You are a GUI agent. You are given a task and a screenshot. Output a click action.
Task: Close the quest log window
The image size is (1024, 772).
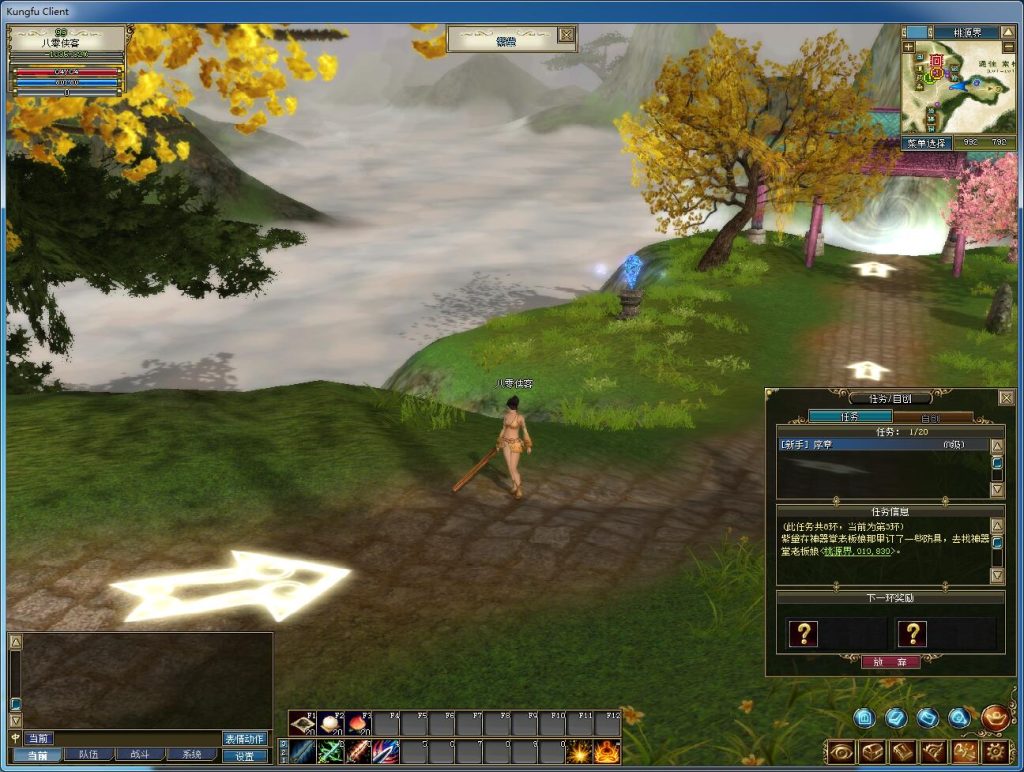1006,398
